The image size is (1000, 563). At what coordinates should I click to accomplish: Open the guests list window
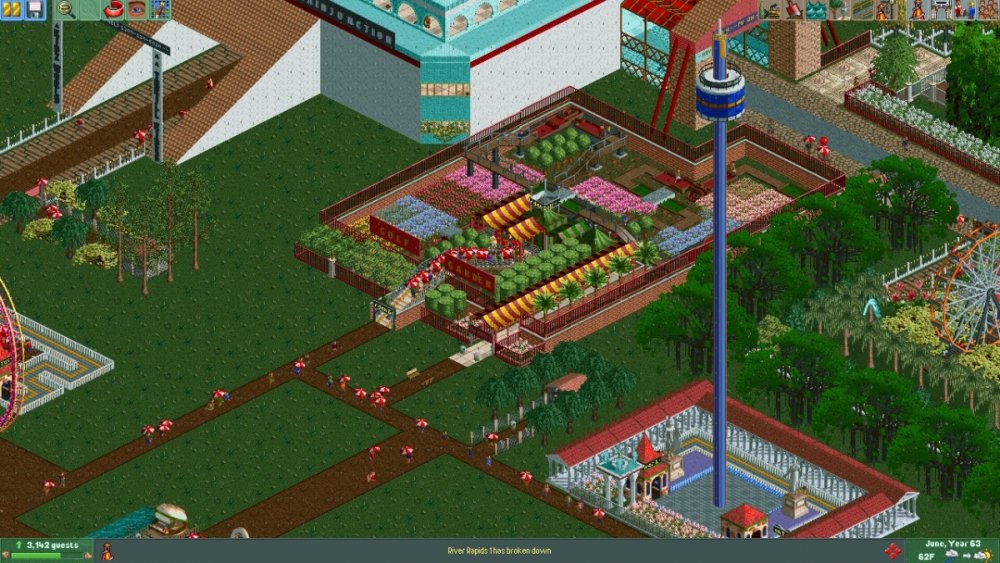point(987,10)
